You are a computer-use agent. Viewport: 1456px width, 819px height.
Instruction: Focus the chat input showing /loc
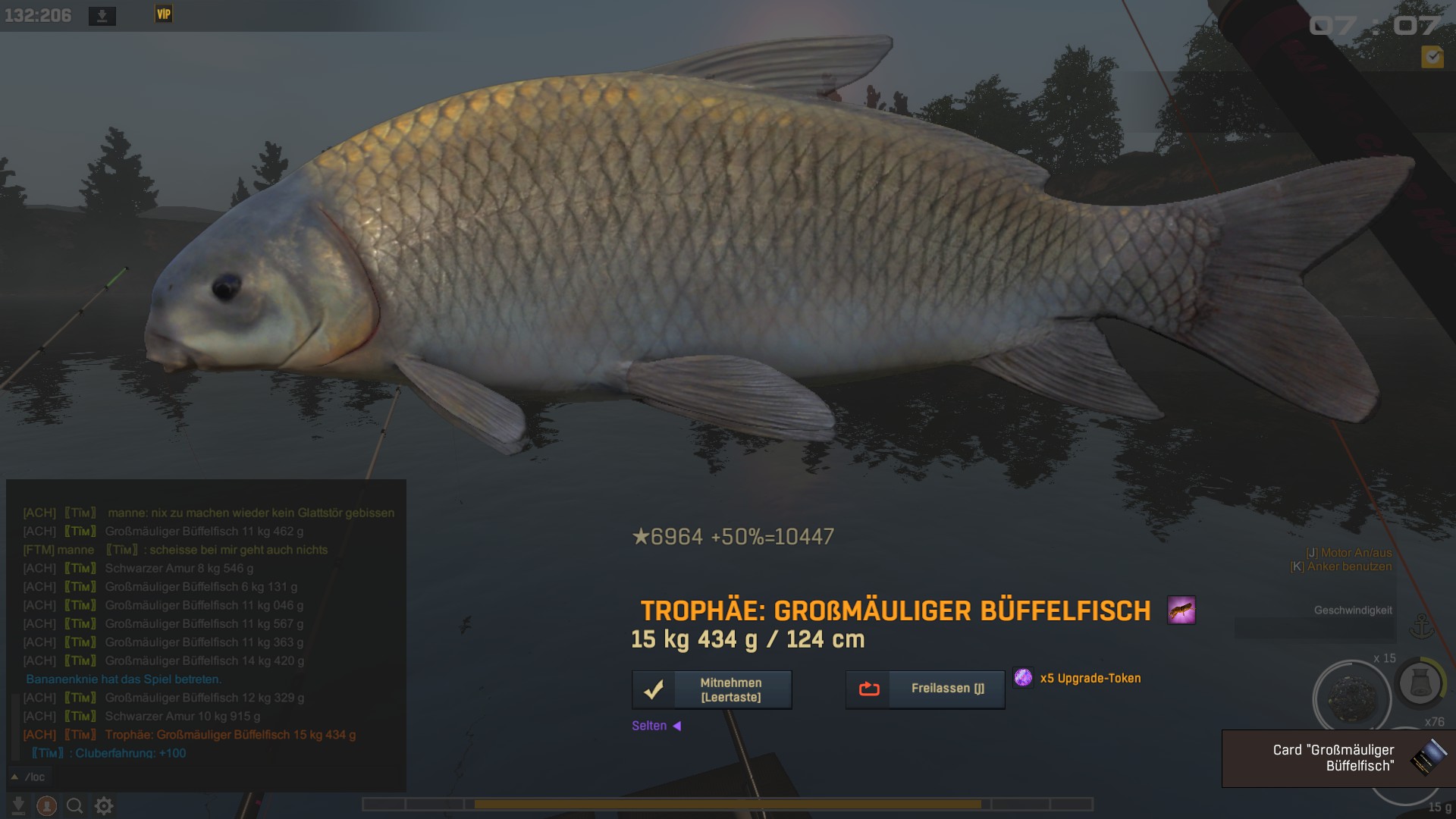pyautogui.click(x=205, y=777)
